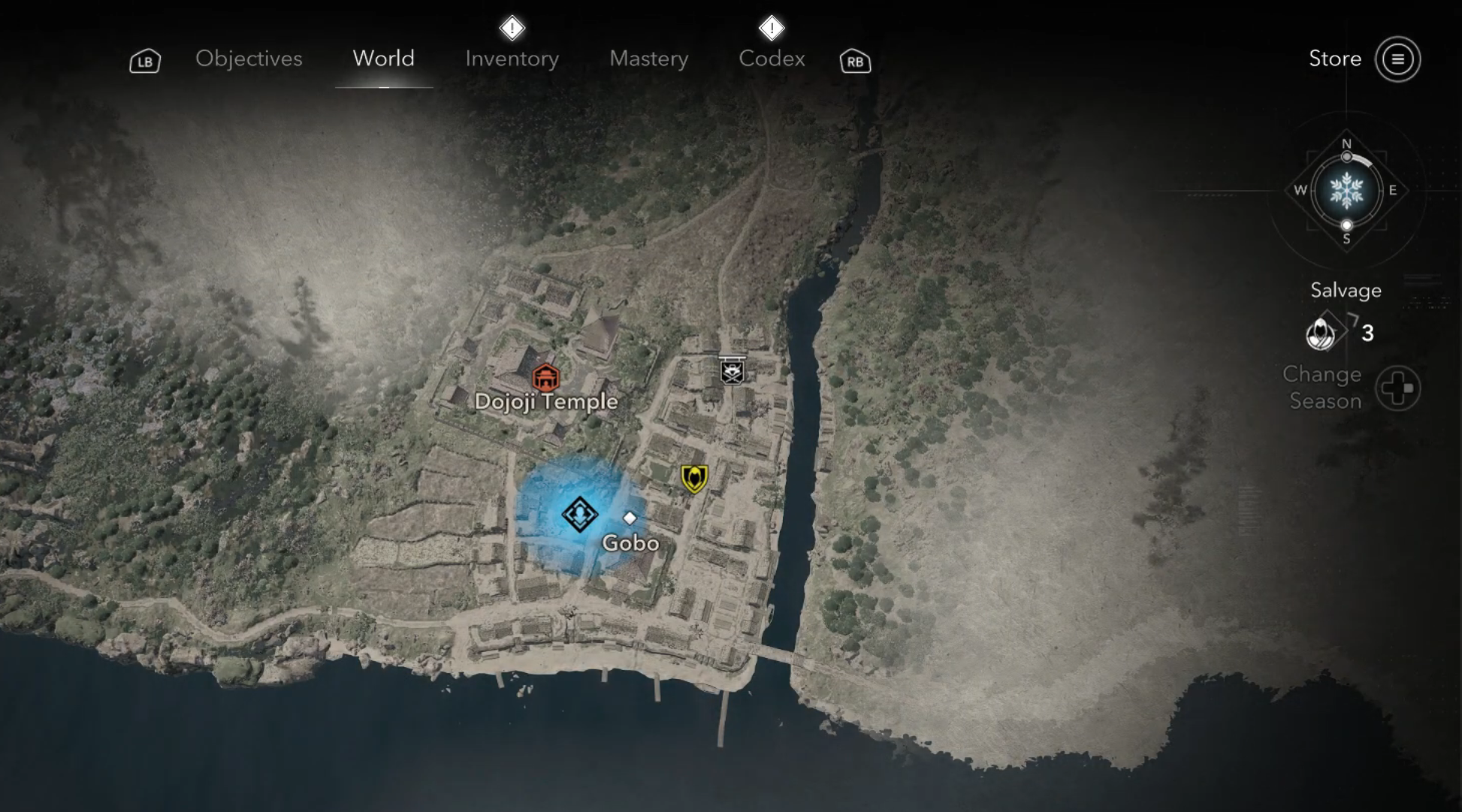1462x812 pixels.
Task: Switch to the Objectives tab
Action: [x=249, y=59]
